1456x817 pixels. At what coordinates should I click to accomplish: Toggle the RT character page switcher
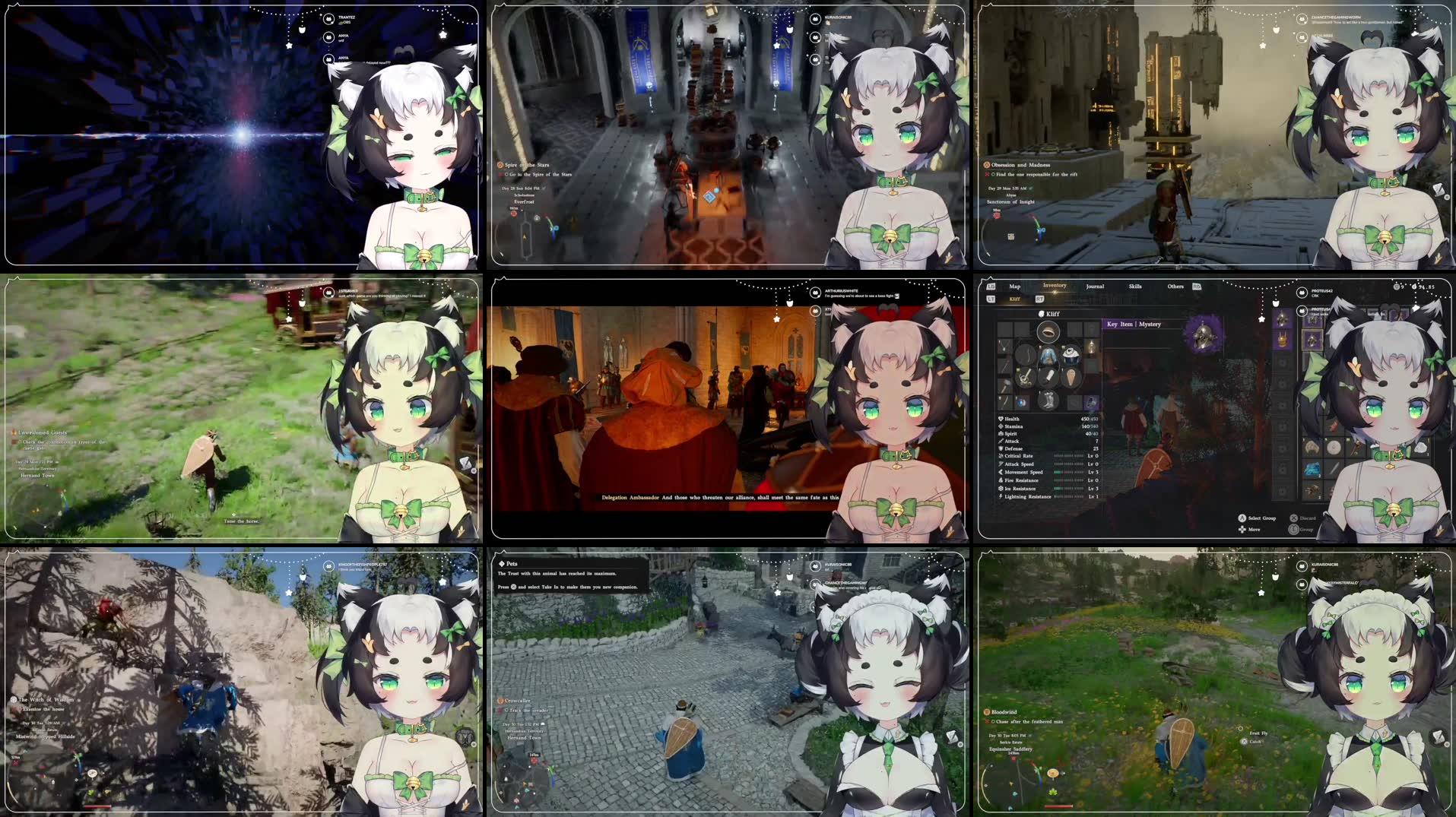click(1040, 299)
